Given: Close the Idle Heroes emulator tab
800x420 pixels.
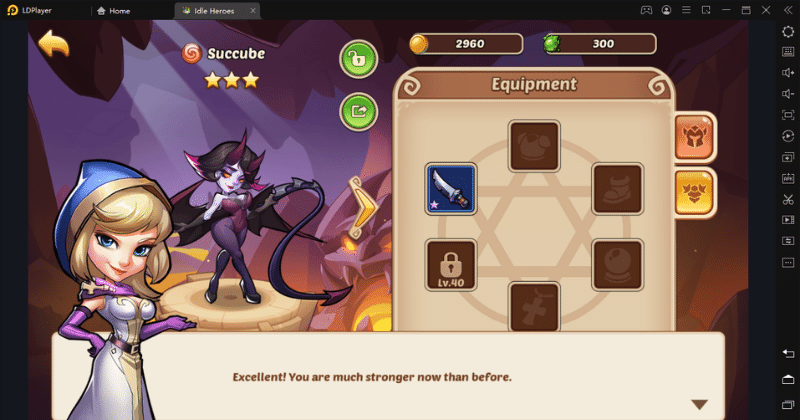Looking at the screenshot, I should (252, 10).
